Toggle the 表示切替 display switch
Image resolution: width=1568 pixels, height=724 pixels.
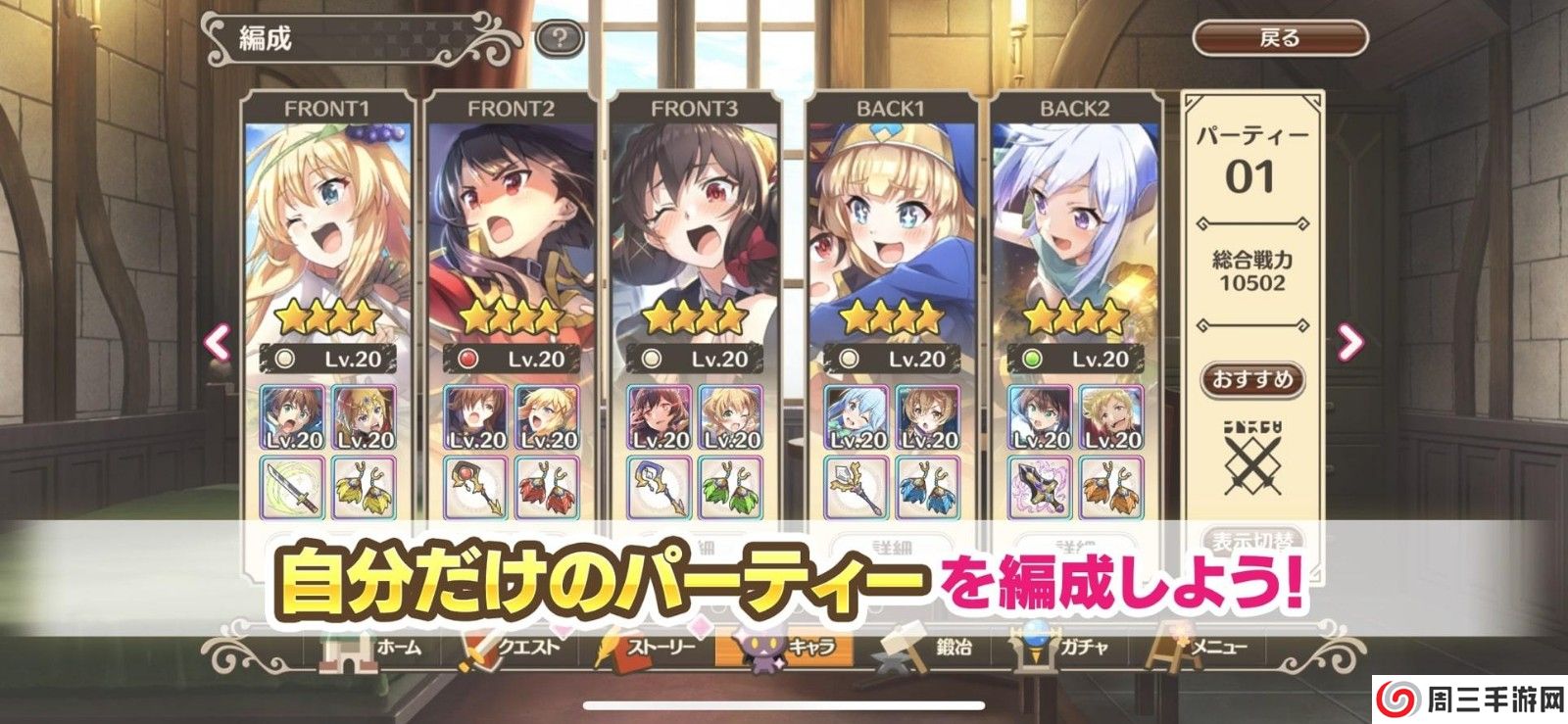pos(1254,541)
